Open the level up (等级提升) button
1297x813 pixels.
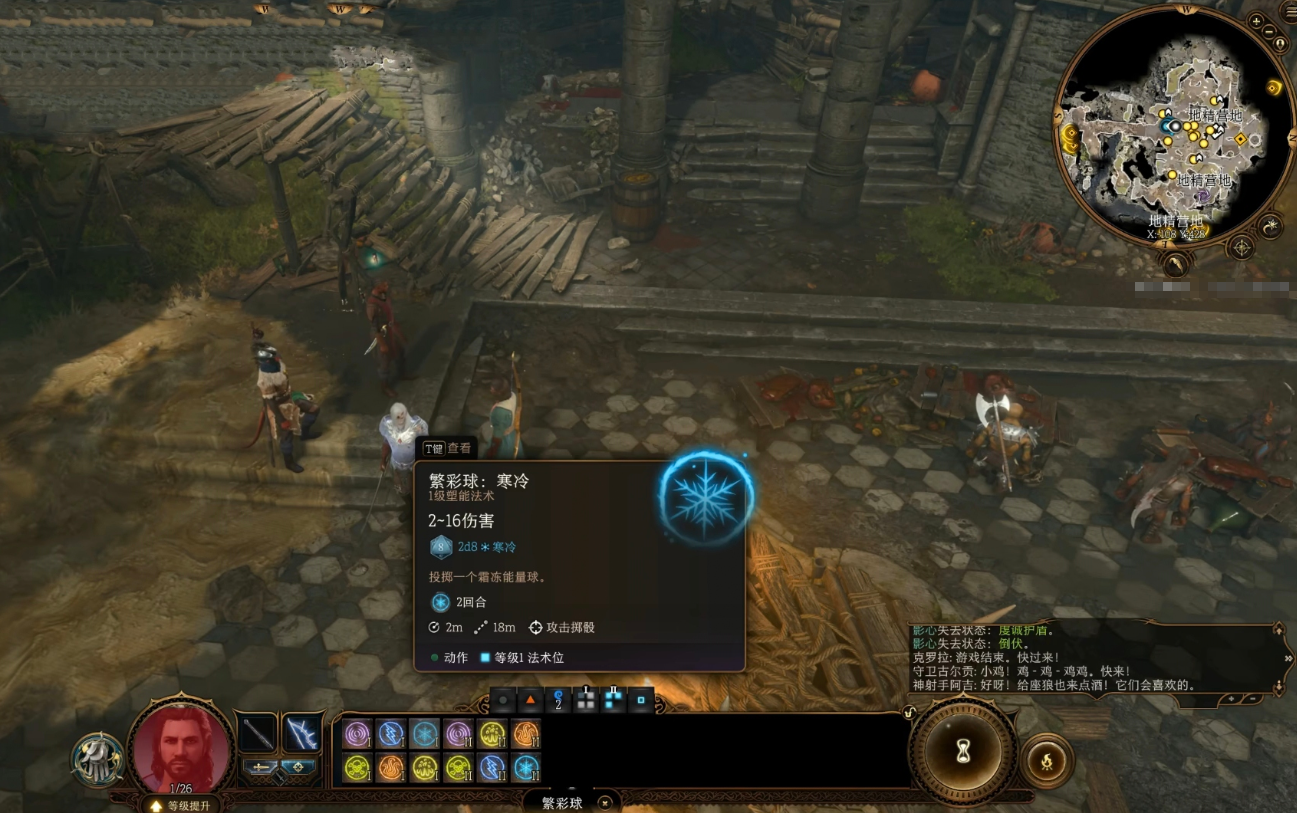click(x=181, y=805)
